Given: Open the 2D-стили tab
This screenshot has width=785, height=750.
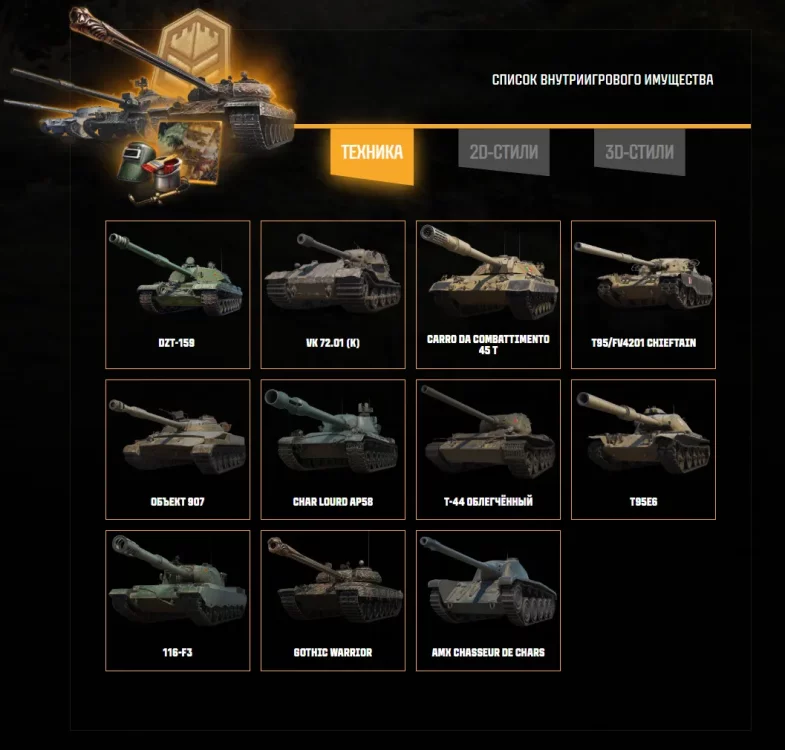Looking at the screenshot, I should pyautogui.click(x=504, y=153).
